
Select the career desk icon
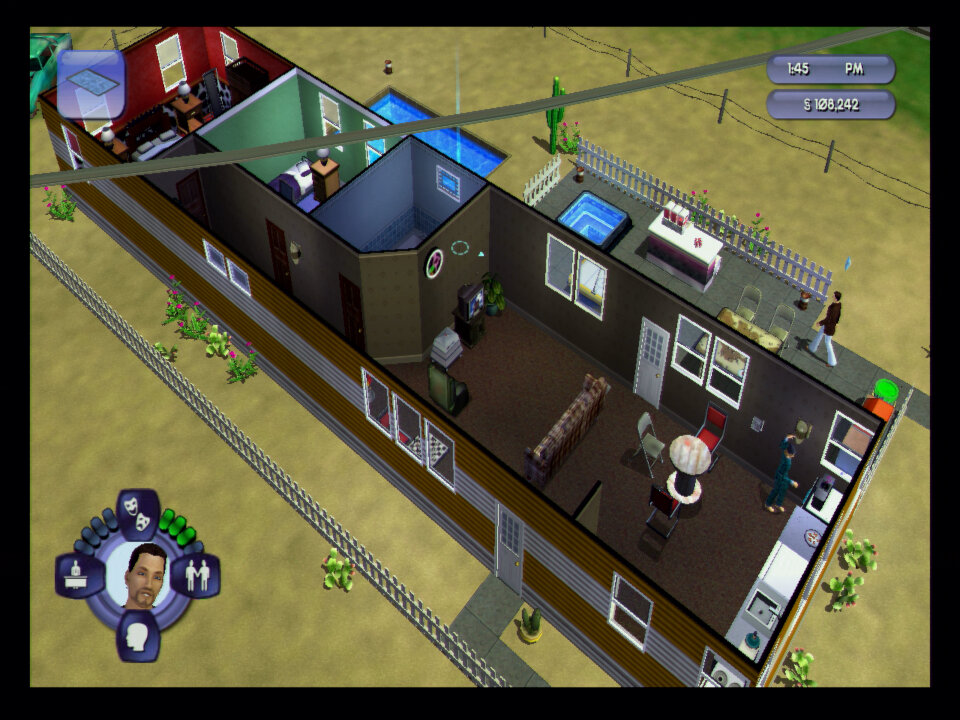[x=79, y=576]
